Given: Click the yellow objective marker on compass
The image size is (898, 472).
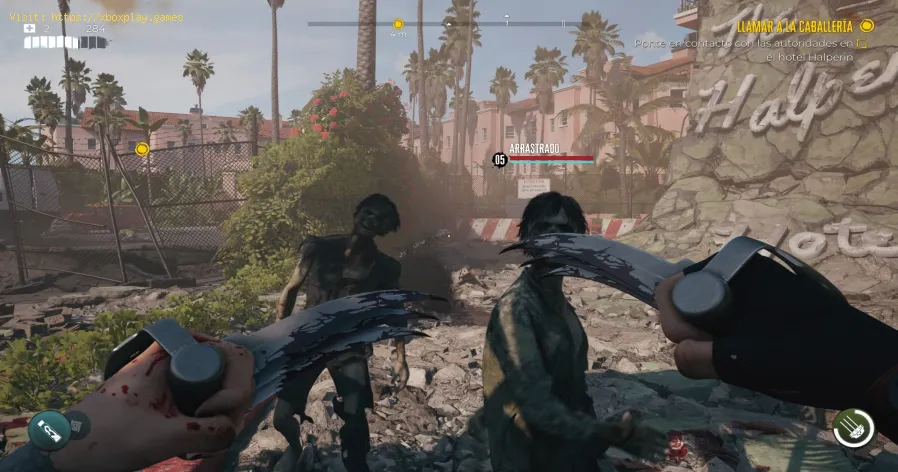Looking at the screenshot, I should pos(398,23).
